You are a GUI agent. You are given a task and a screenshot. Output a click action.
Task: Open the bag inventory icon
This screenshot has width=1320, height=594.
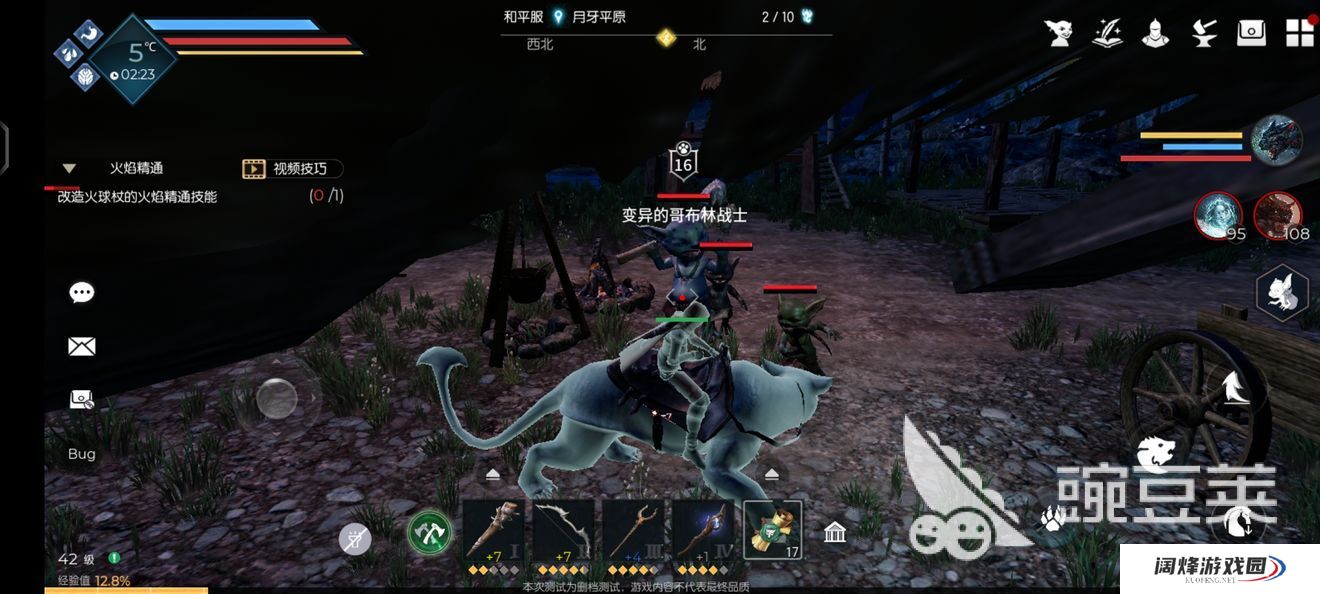tap(1252, 33)
